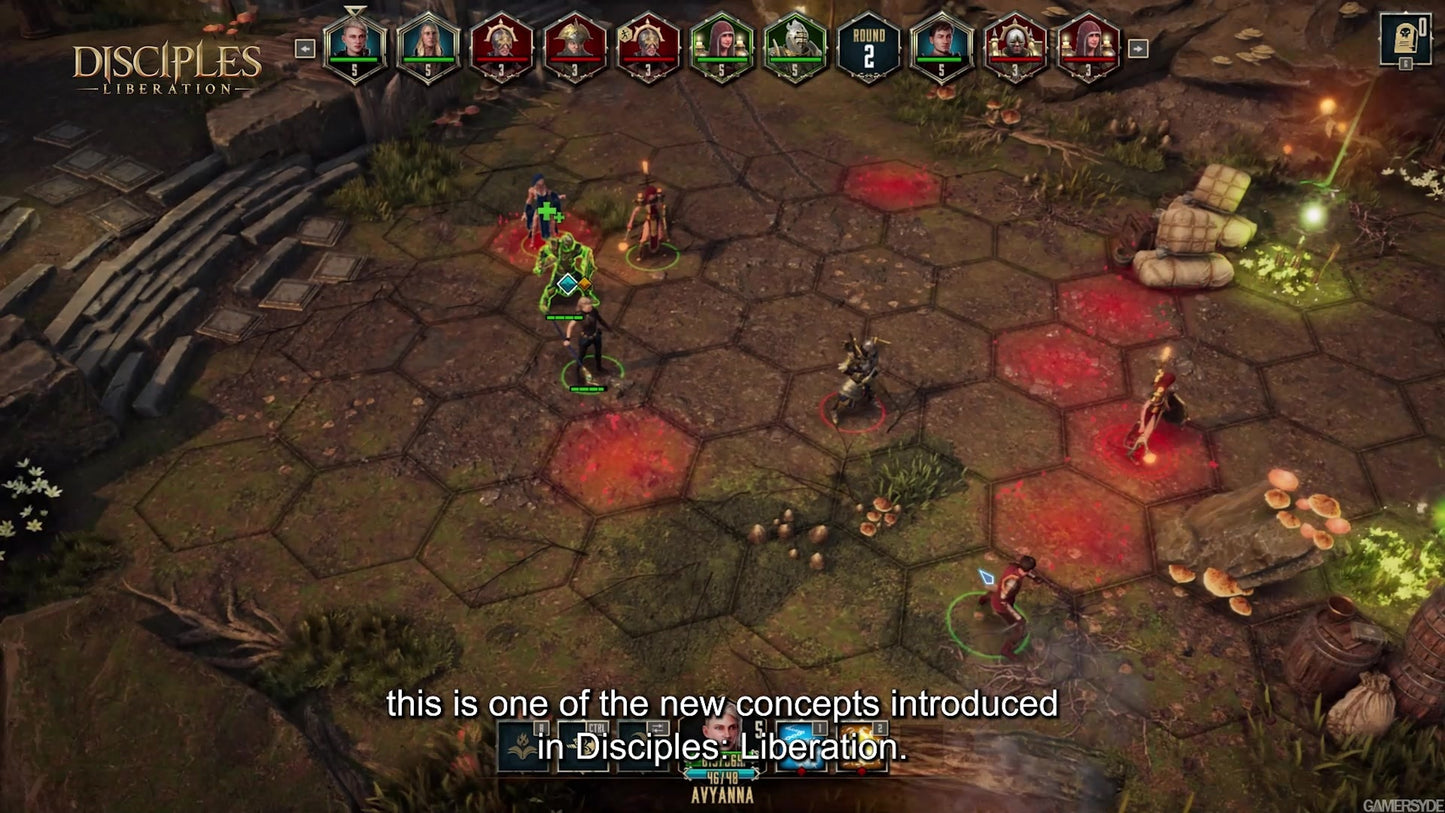
Task: Select the green hooded woman turn portrait
Action: click(x=721, y=46)
